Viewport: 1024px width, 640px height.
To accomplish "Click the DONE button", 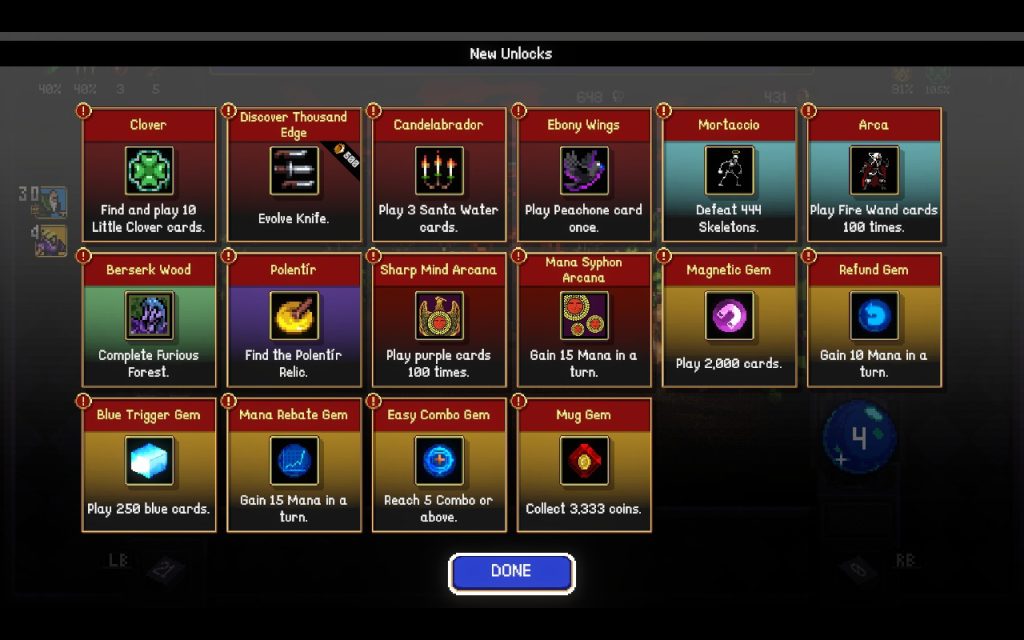I will (x=511, y=573).
